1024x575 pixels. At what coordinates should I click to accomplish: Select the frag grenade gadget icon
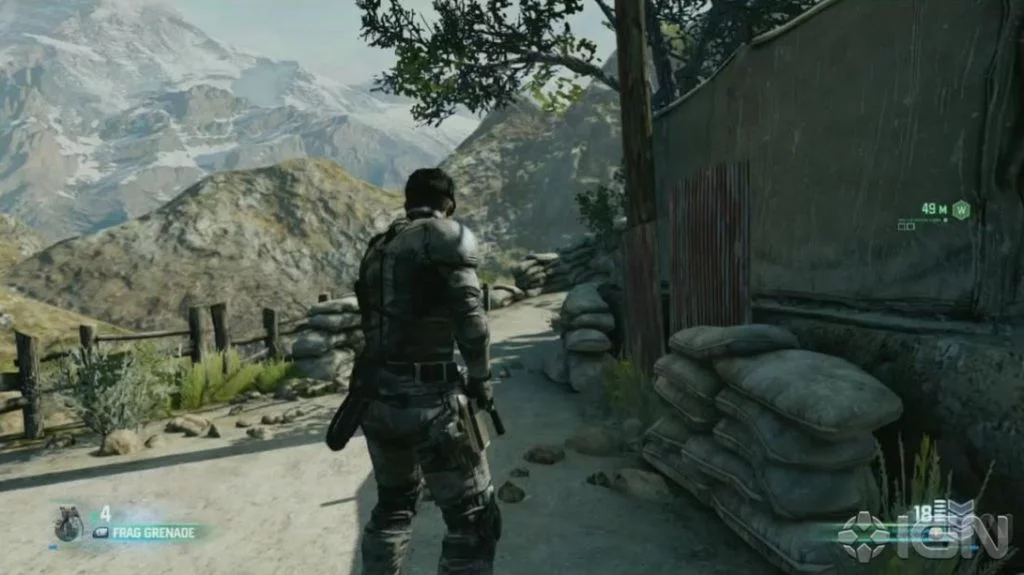(68, 524)
